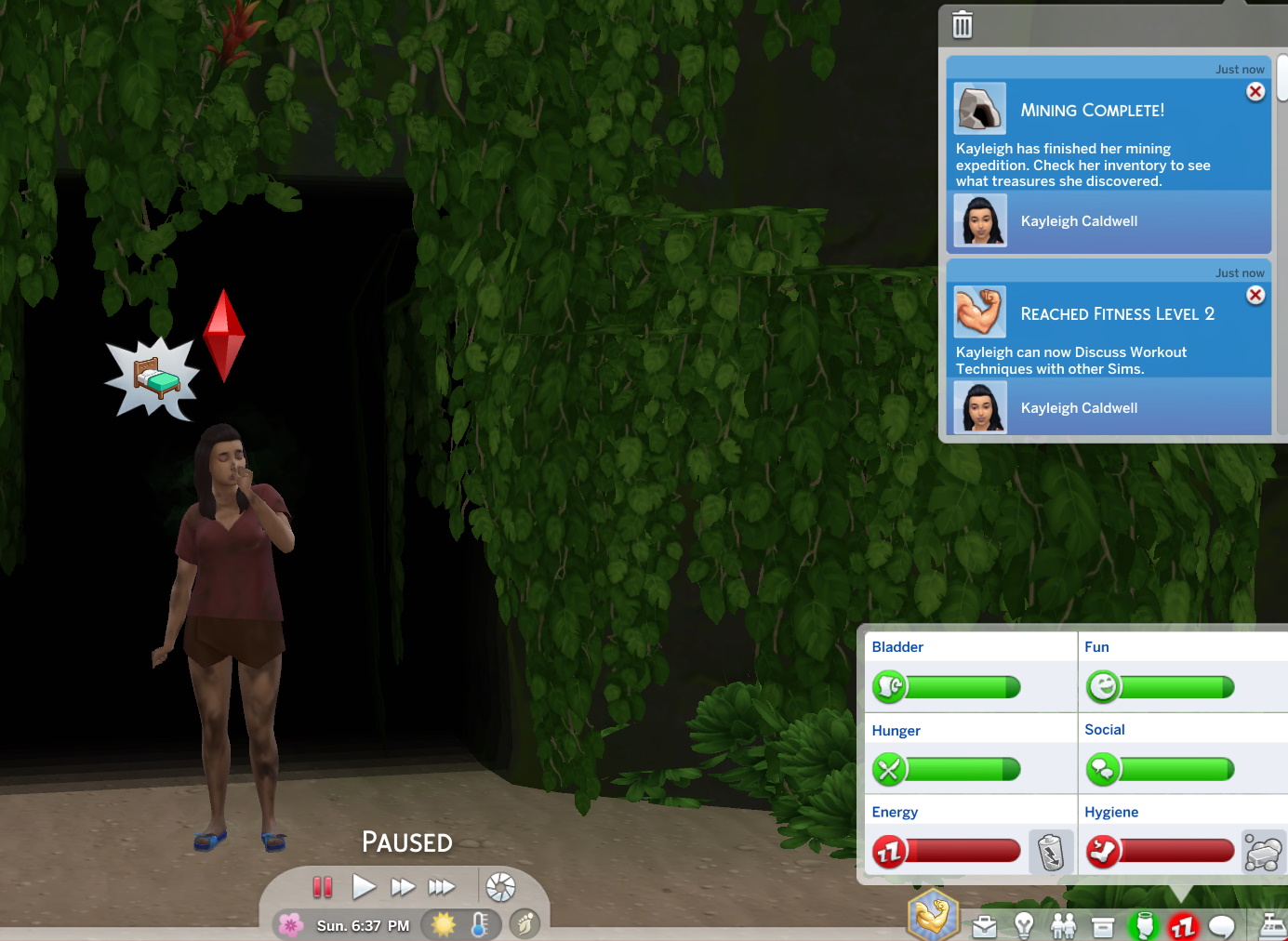Open the eco footprint leaf icon
Screen dimensions: 1288x941
pyautogui.click(x=524, y=924)
